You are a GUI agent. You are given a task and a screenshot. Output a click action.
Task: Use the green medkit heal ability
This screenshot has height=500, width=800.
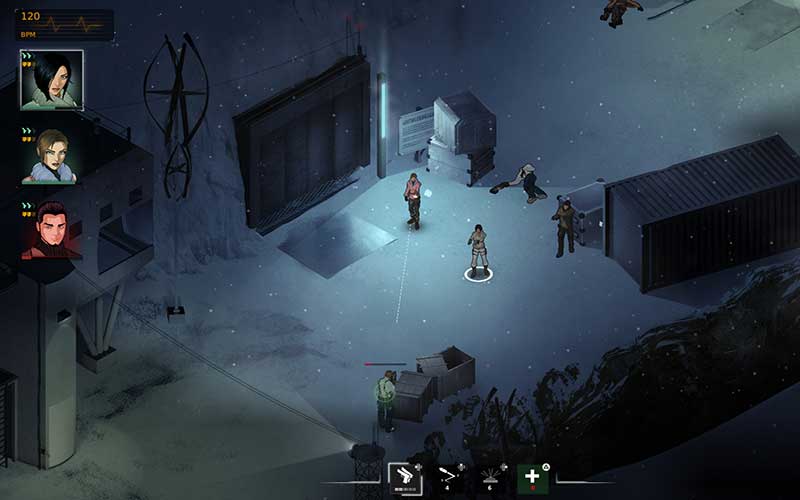(x=533, y=479)
